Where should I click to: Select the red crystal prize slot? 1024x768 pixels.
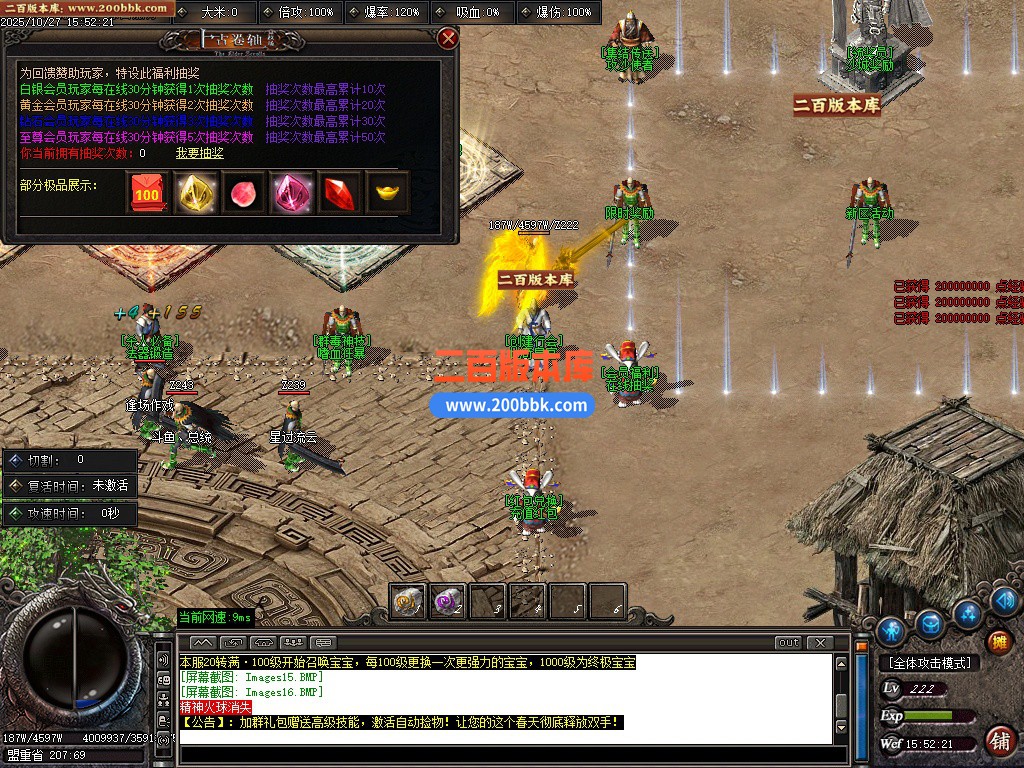point(339,193)
